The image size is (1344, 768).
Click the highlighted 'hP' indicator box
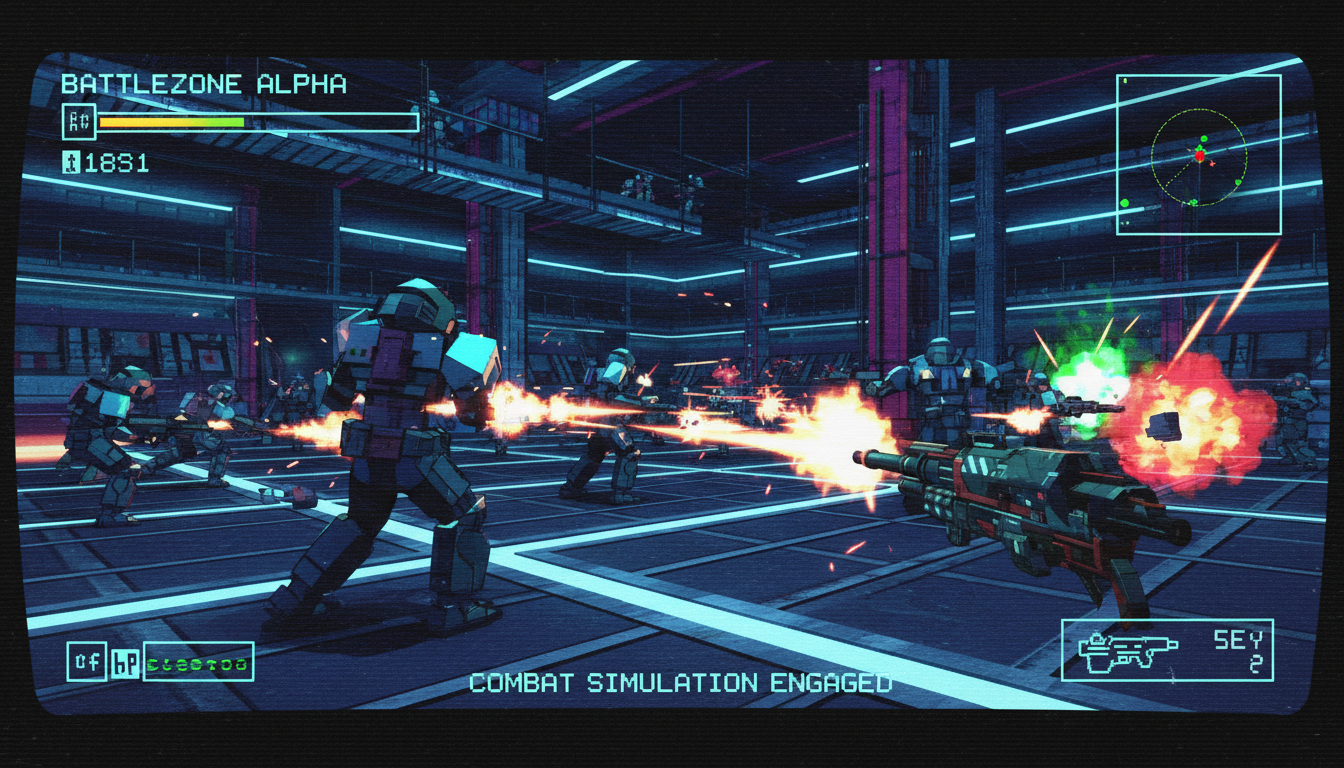[125, 664]
